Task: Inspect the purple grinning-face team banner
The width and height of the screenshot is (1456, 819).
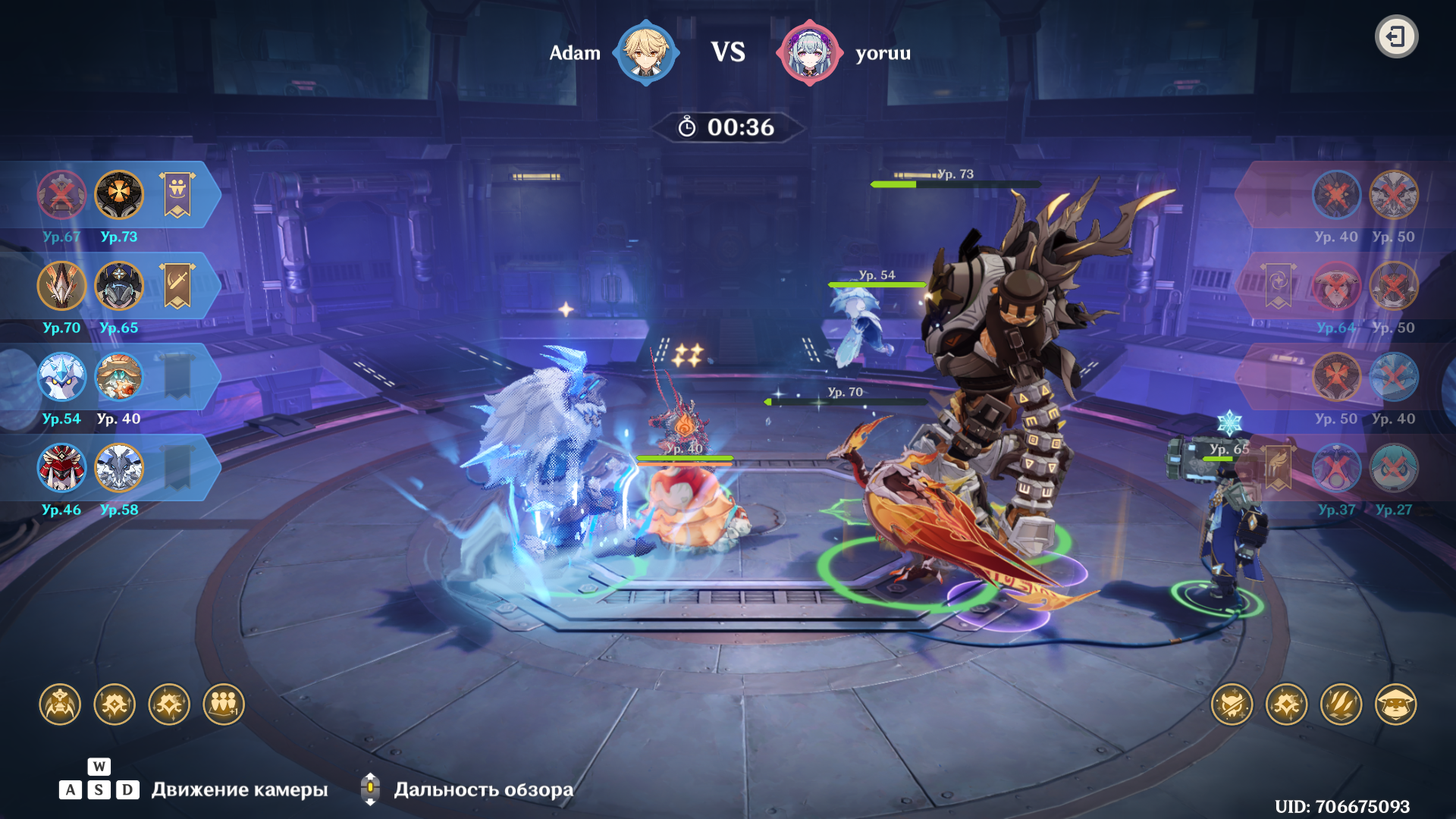Action: [x=177, y=195]
